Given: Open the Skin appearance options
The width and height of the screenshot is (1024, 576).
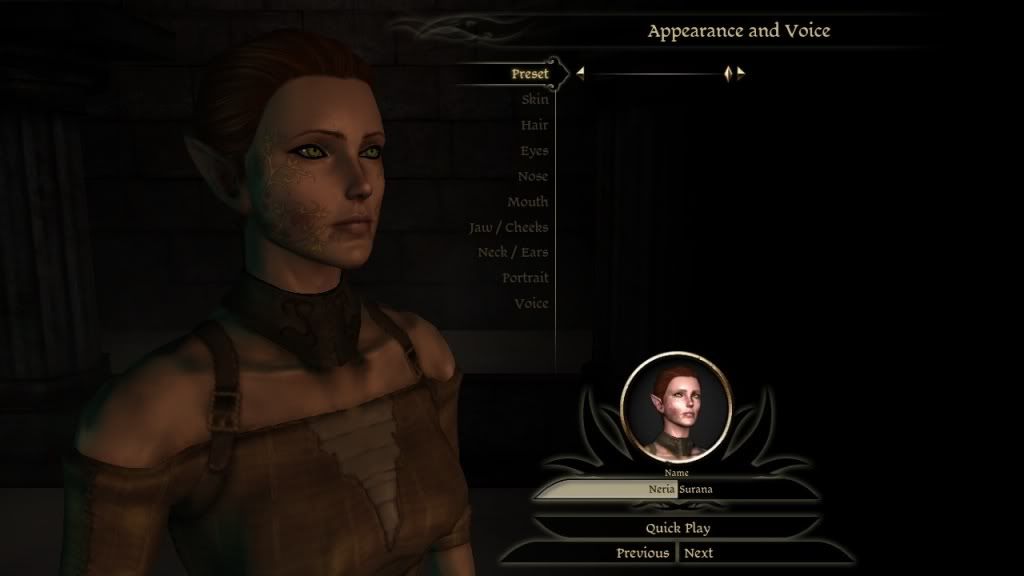Looking at the screenshot, I should (x=534, y=99).
